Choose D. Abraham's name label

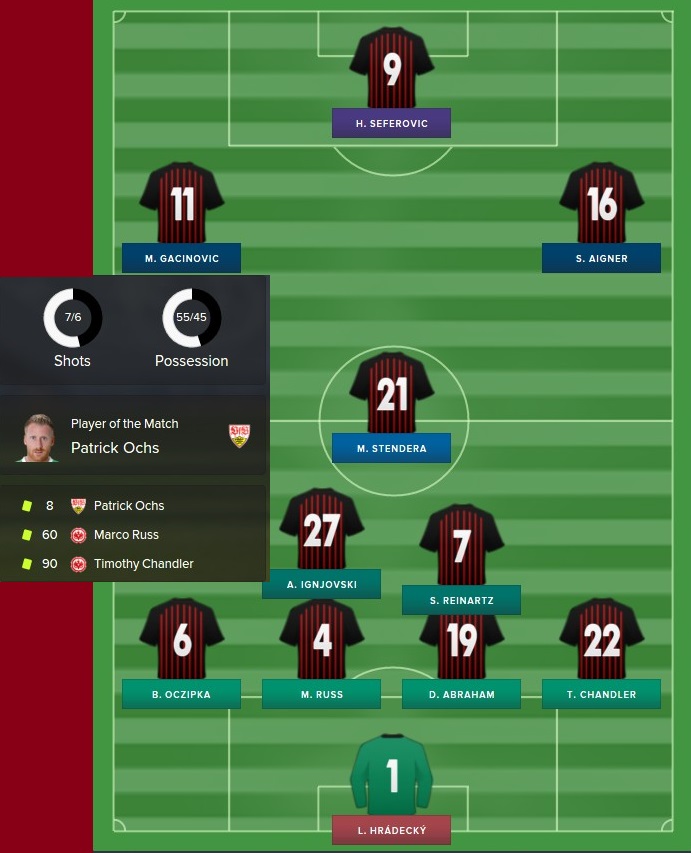tap(461, 694)
